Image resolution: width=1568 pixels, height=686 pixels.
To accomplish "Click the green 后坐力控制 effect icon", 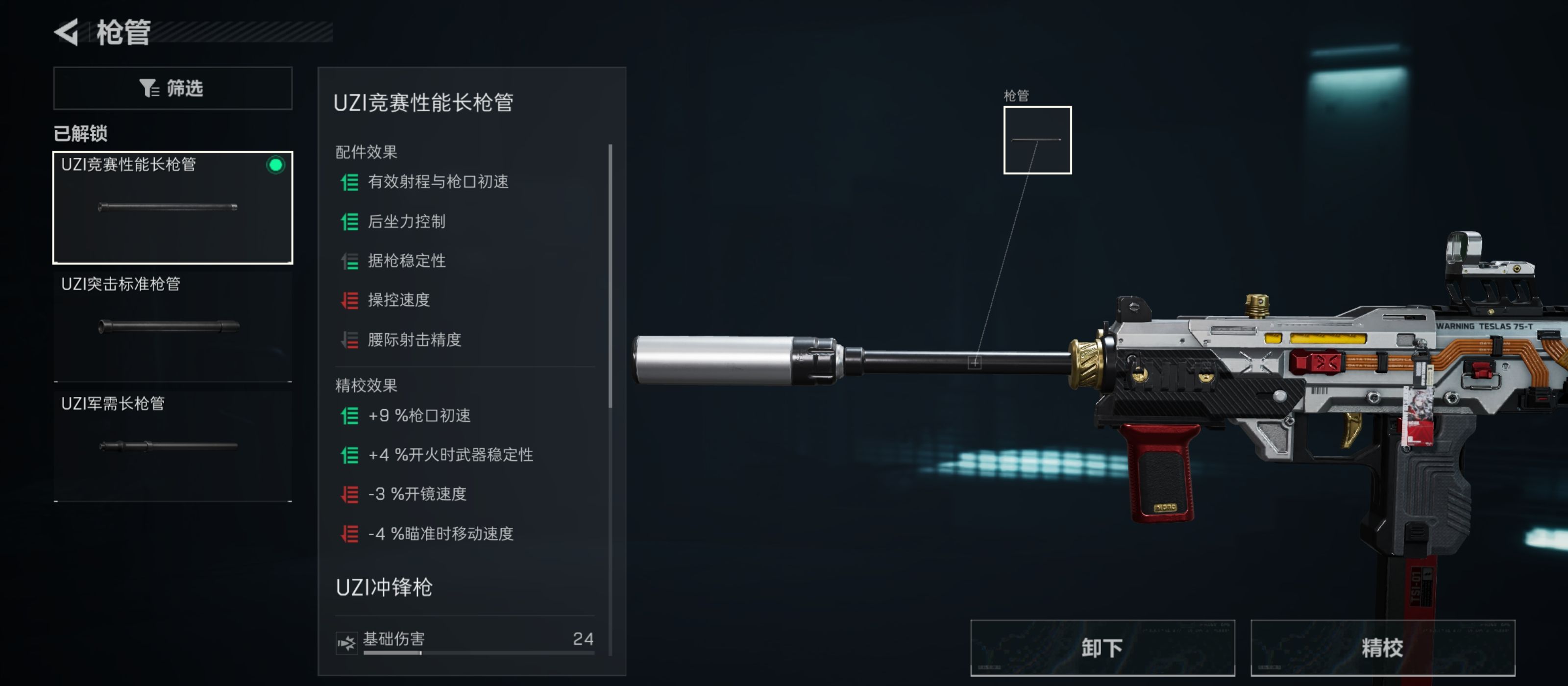I will pos(349,221).
